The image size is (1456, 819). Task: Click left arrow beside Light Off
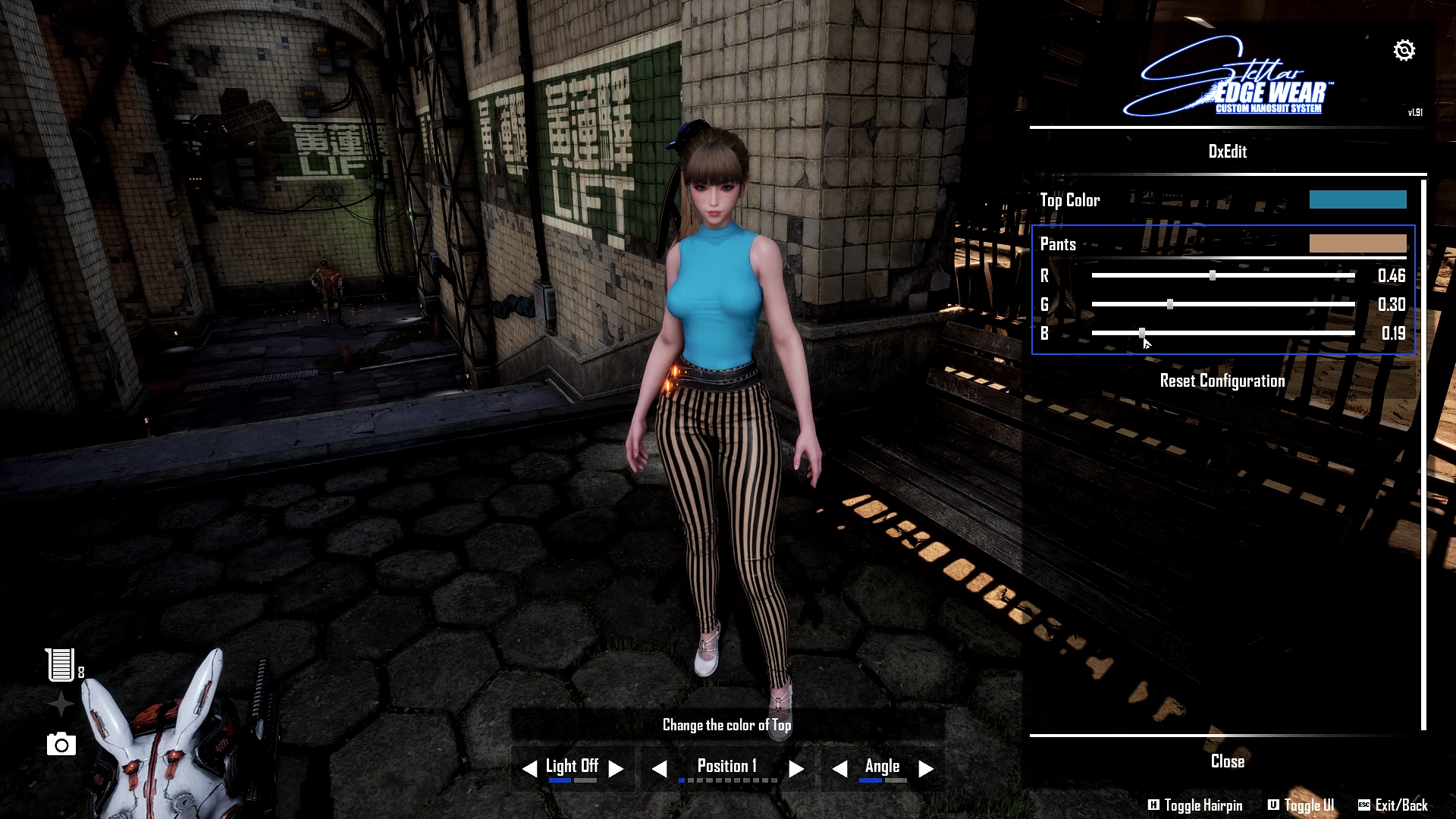click(x=529, y=769)
